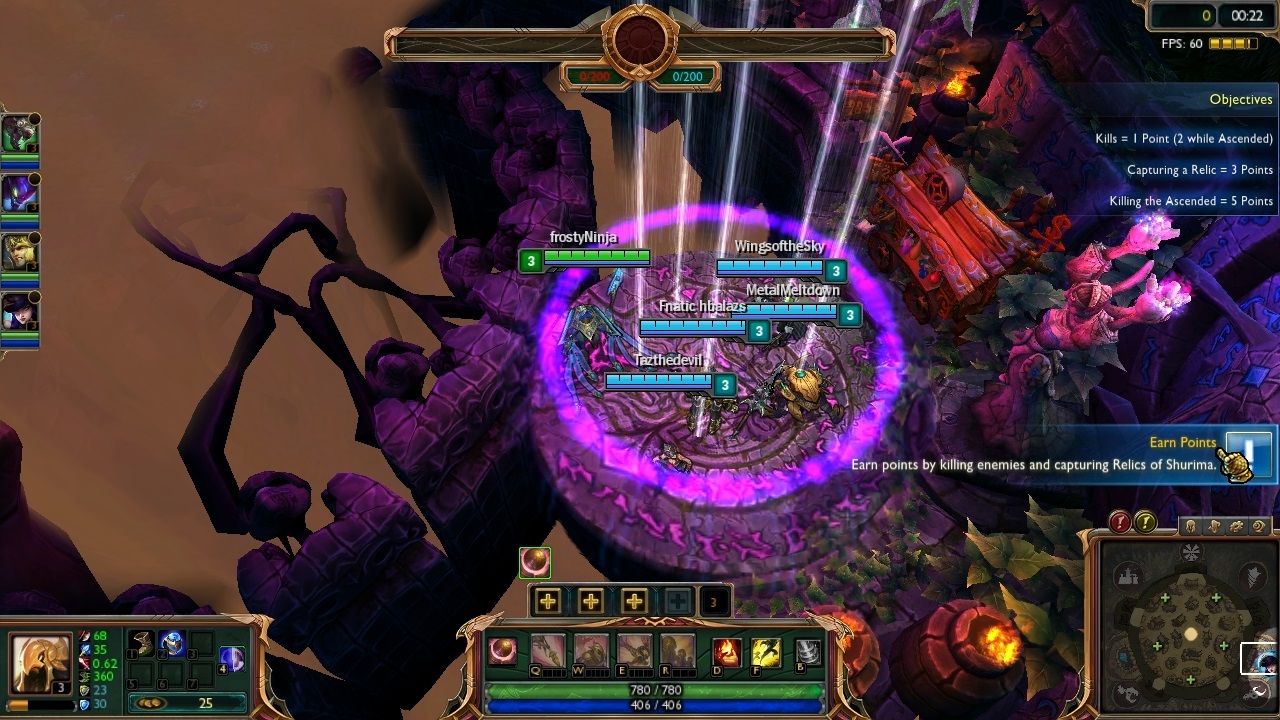Open the Earn Points tip exclamation box
This screenshot has height=720, width=1280.
click(1247, 449)
